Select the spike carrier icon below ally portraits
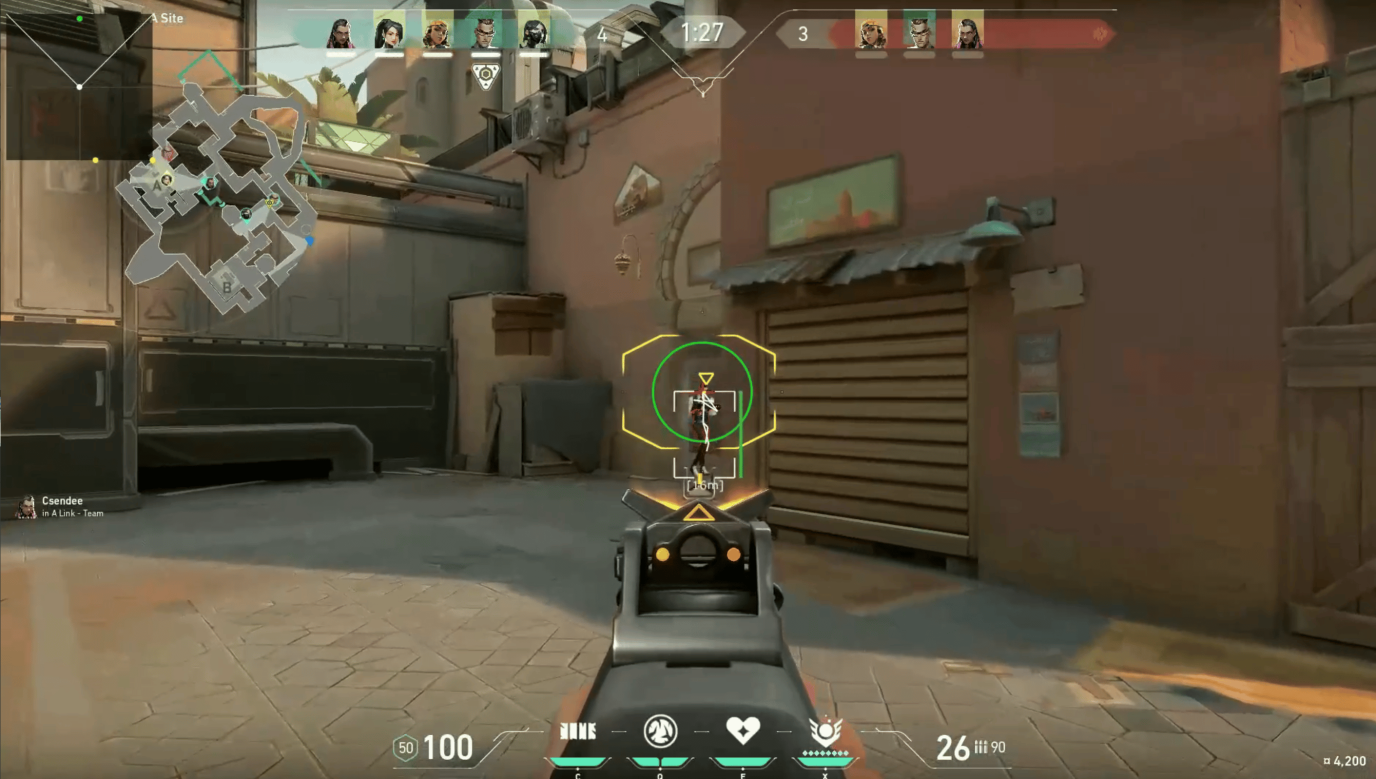Viewport: 1376px width, 779px height. [x=485, y=77]
